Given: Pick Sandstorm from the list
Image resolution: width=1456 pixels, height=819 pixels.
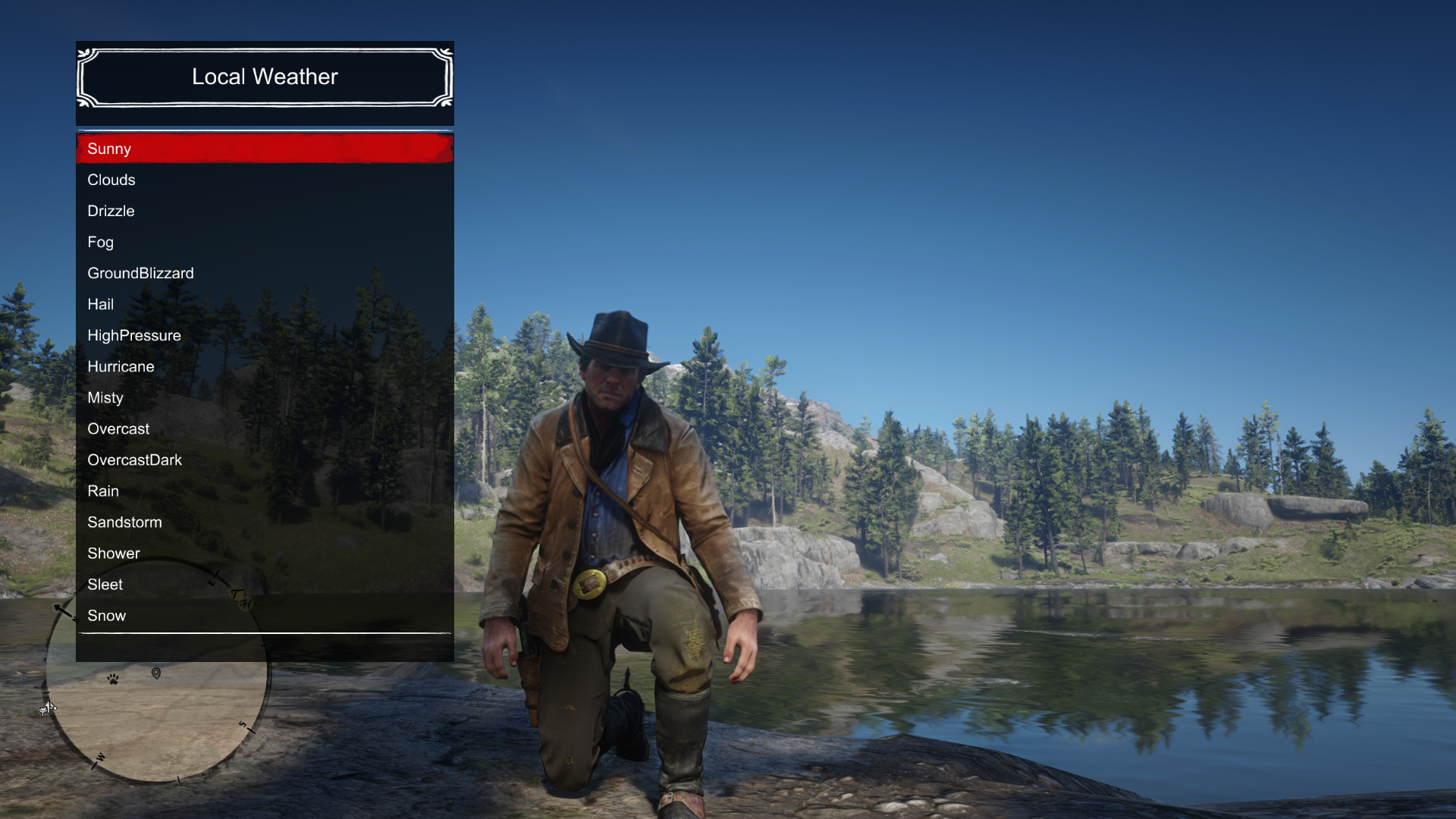Looking at the screenshot, I should (264, 522).
